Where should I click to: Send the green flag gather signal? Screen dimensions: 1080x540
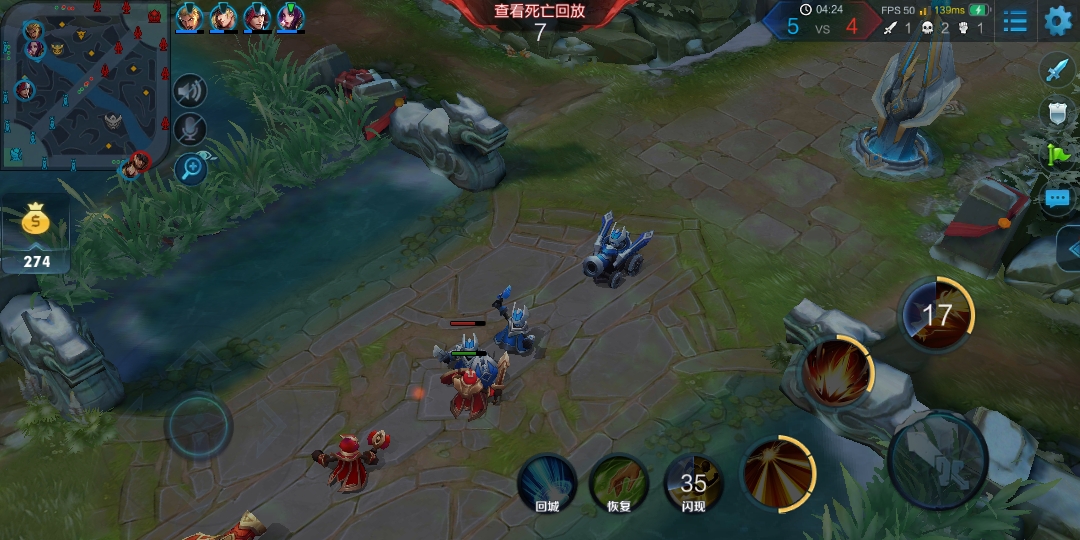[x=1057, y=155]
